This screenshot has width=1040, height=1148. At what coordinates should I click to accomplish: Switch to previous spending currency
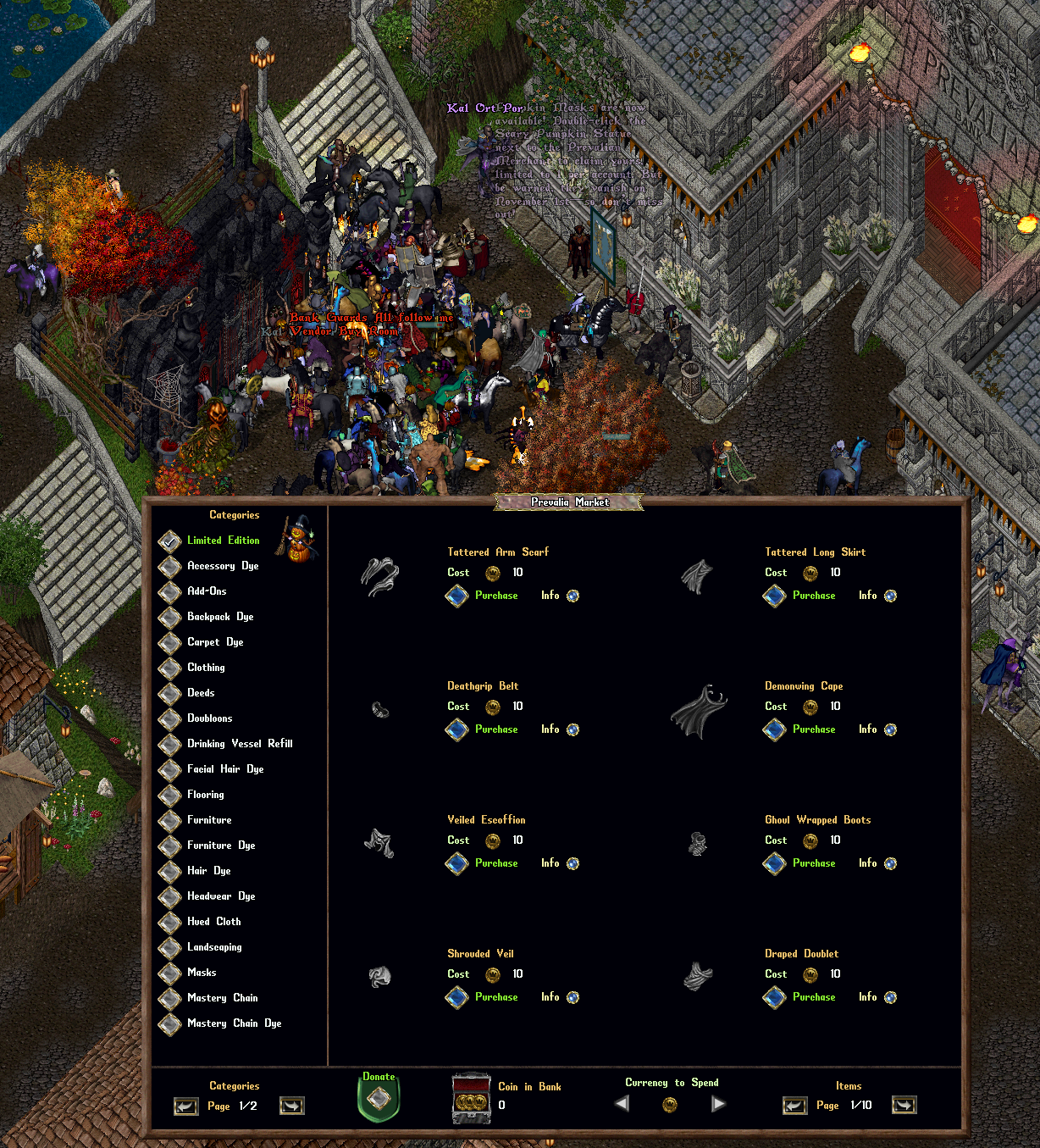pyautogui.click(x=622, y=1104)
